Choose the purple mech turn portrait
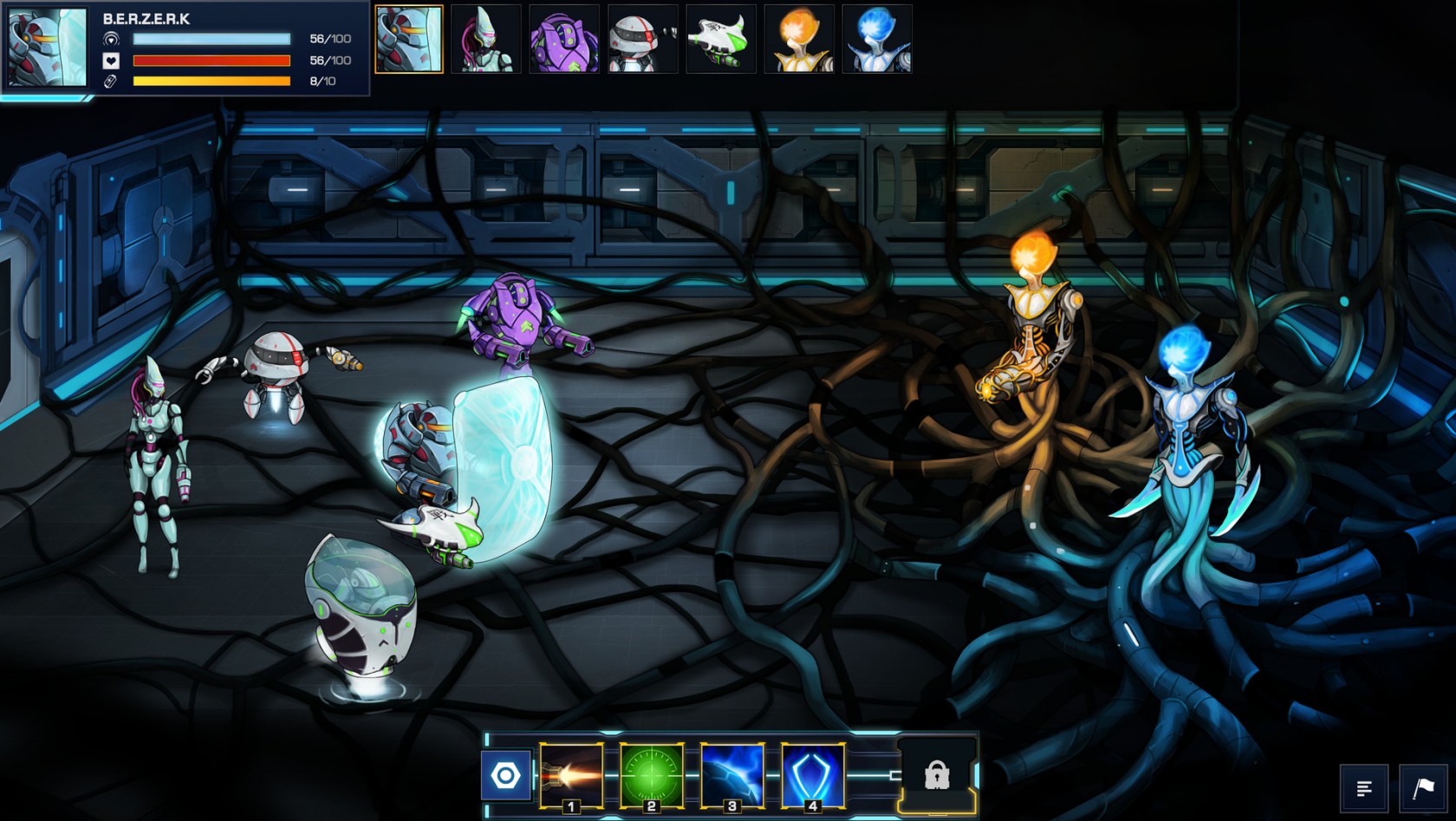Image resolution: width=1456 pixels, height=821 pixels. pos(564,39)
